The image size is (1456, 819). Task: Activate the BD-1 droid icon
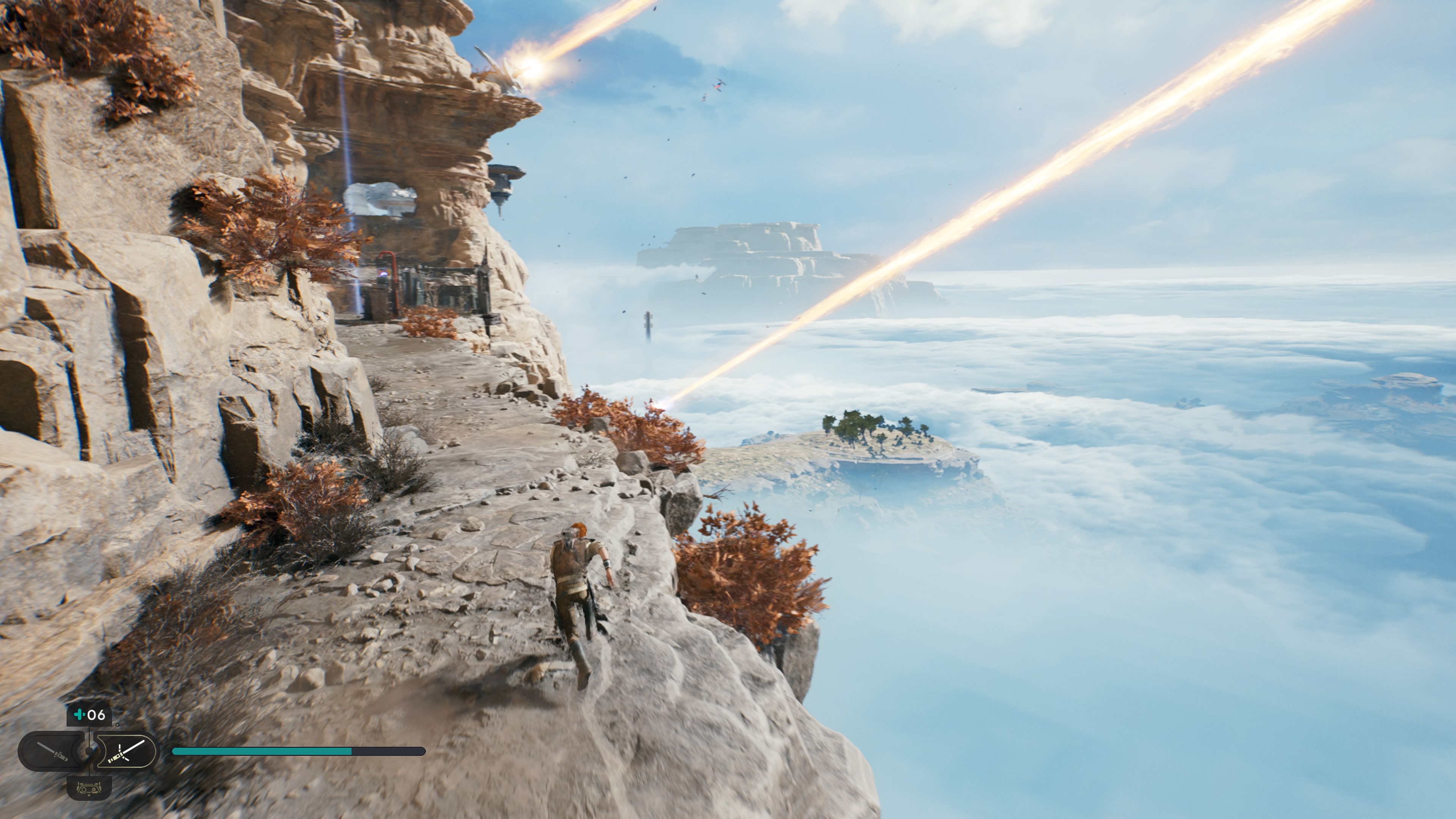pos(89,787)
